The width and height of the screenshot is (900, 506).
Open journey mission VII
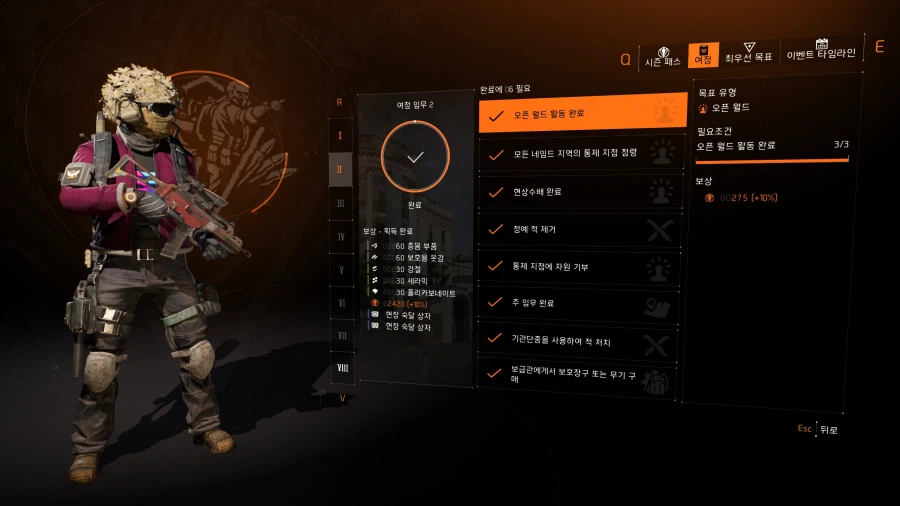coord(340,336)
